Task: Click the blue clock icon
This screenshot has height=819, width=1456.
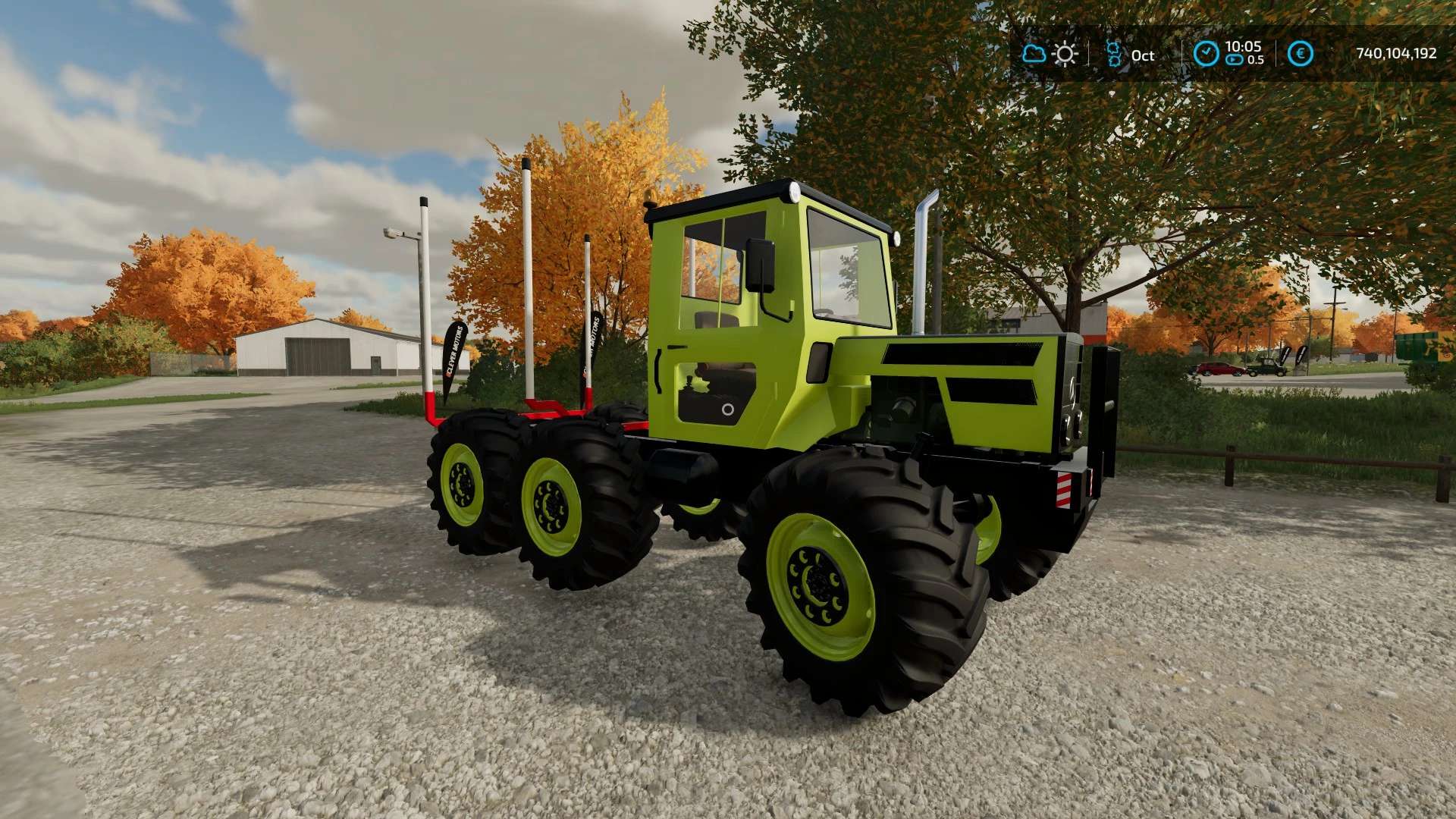Action: pyautogui.click(x=1206, y=54)
